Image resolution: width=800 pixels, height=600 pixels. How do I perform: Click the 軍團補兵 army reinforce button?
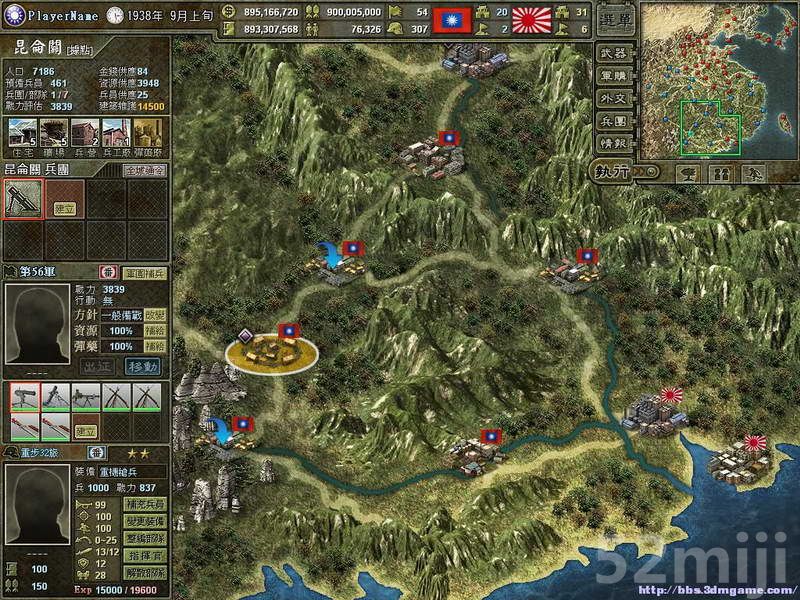pos(144,272)
